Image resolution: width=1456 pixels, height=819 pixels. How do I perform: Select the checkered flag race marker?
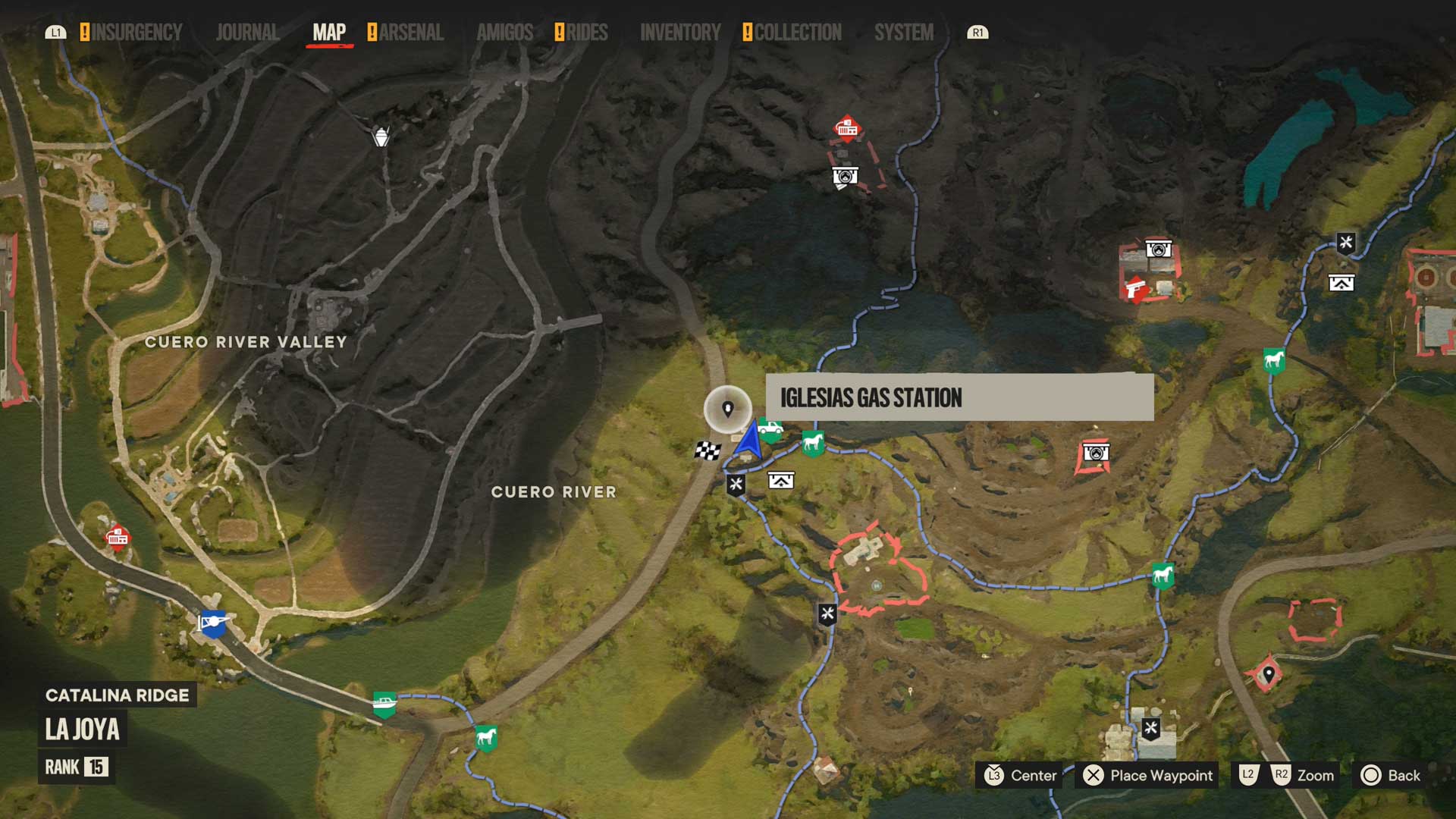pyautogui.click(x=708, y=451)
